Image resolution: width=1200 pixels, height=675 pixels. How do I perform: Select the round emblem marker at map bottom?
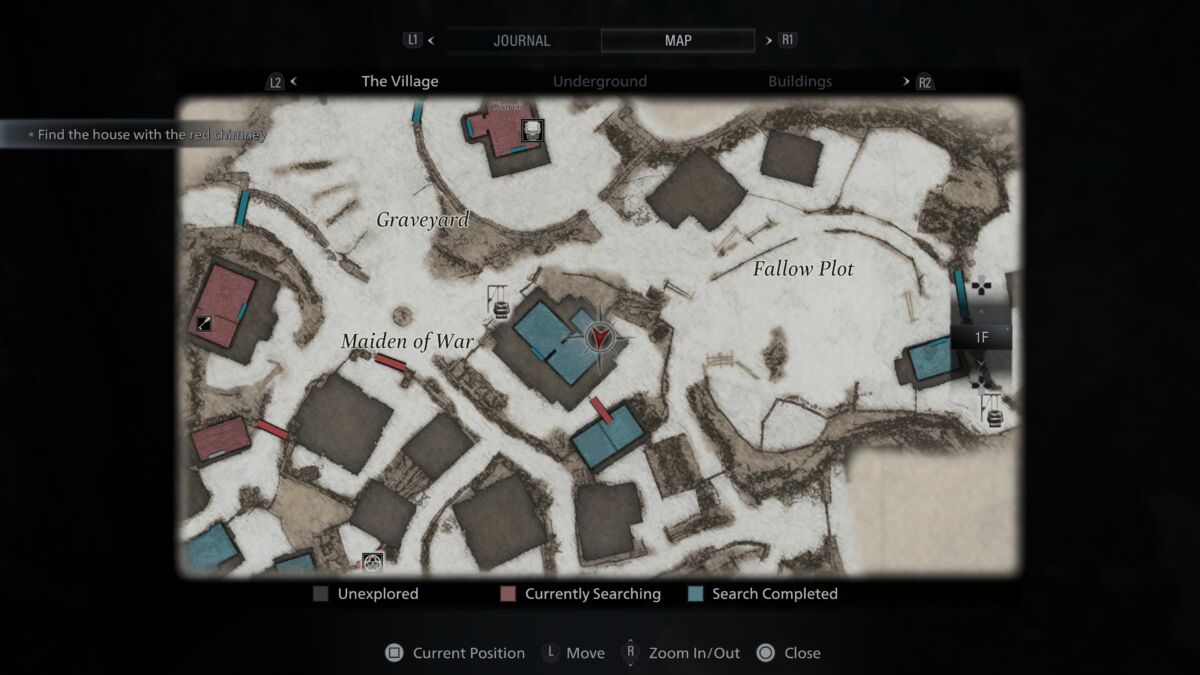(373, 562)
